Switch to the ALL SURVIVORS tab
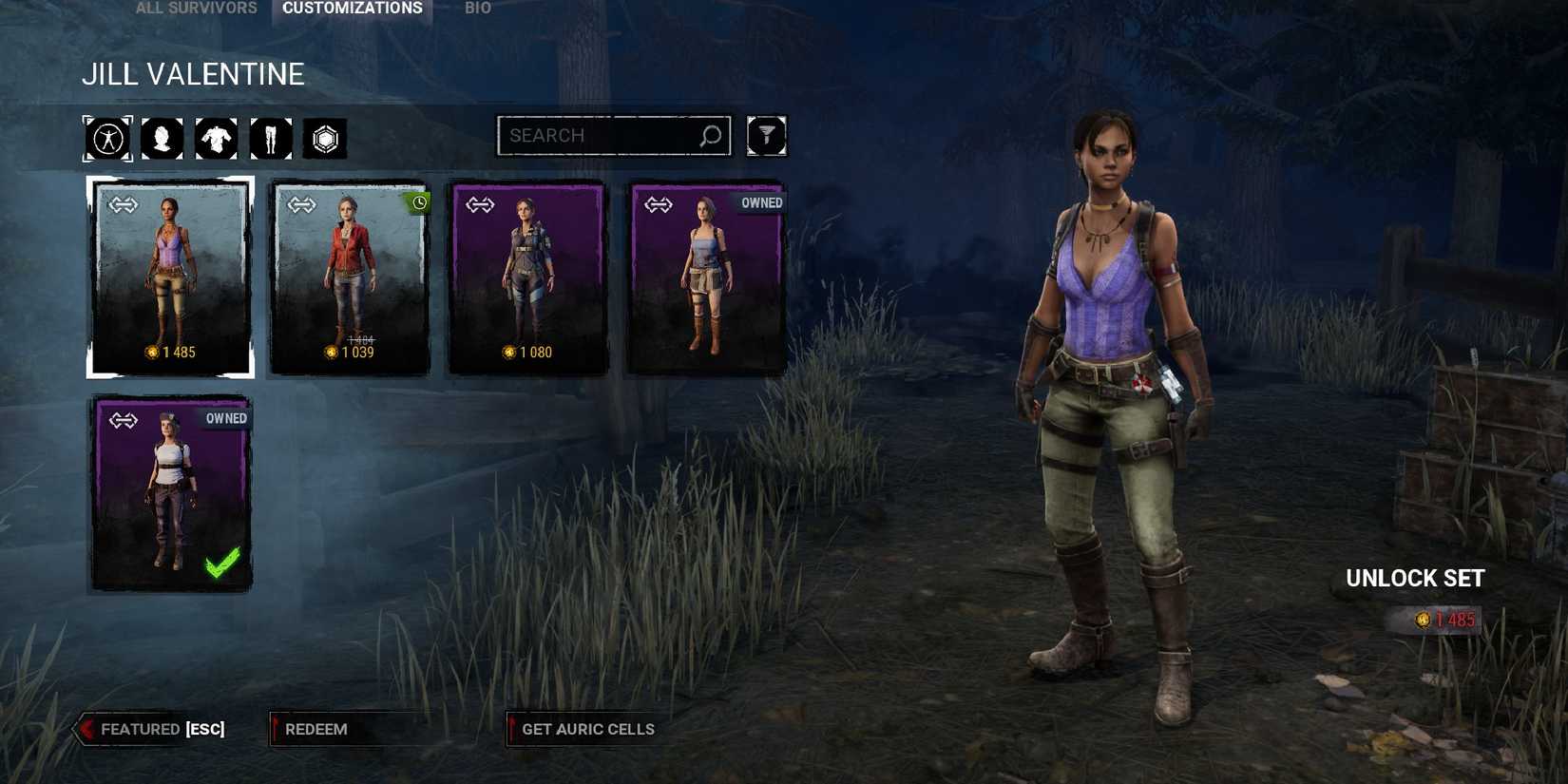The width and height of the screenshot is (1568, 784). 195,8
